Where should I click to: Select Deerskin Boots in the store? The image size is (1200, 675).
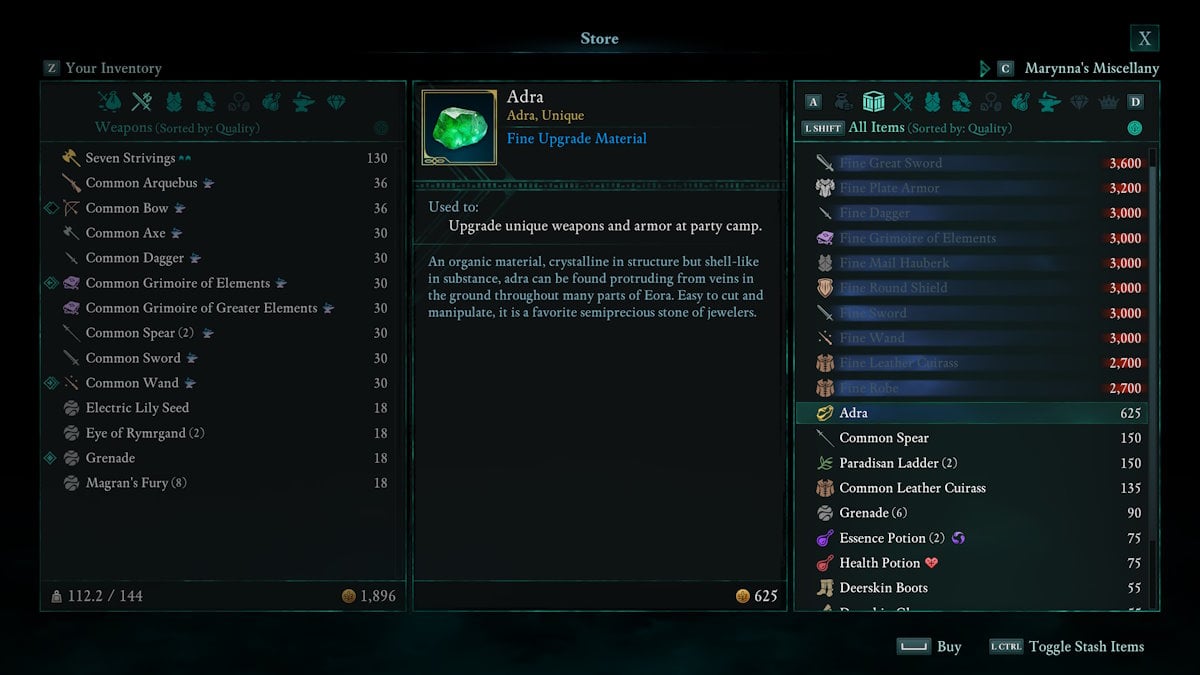click(x=883, y=588)
